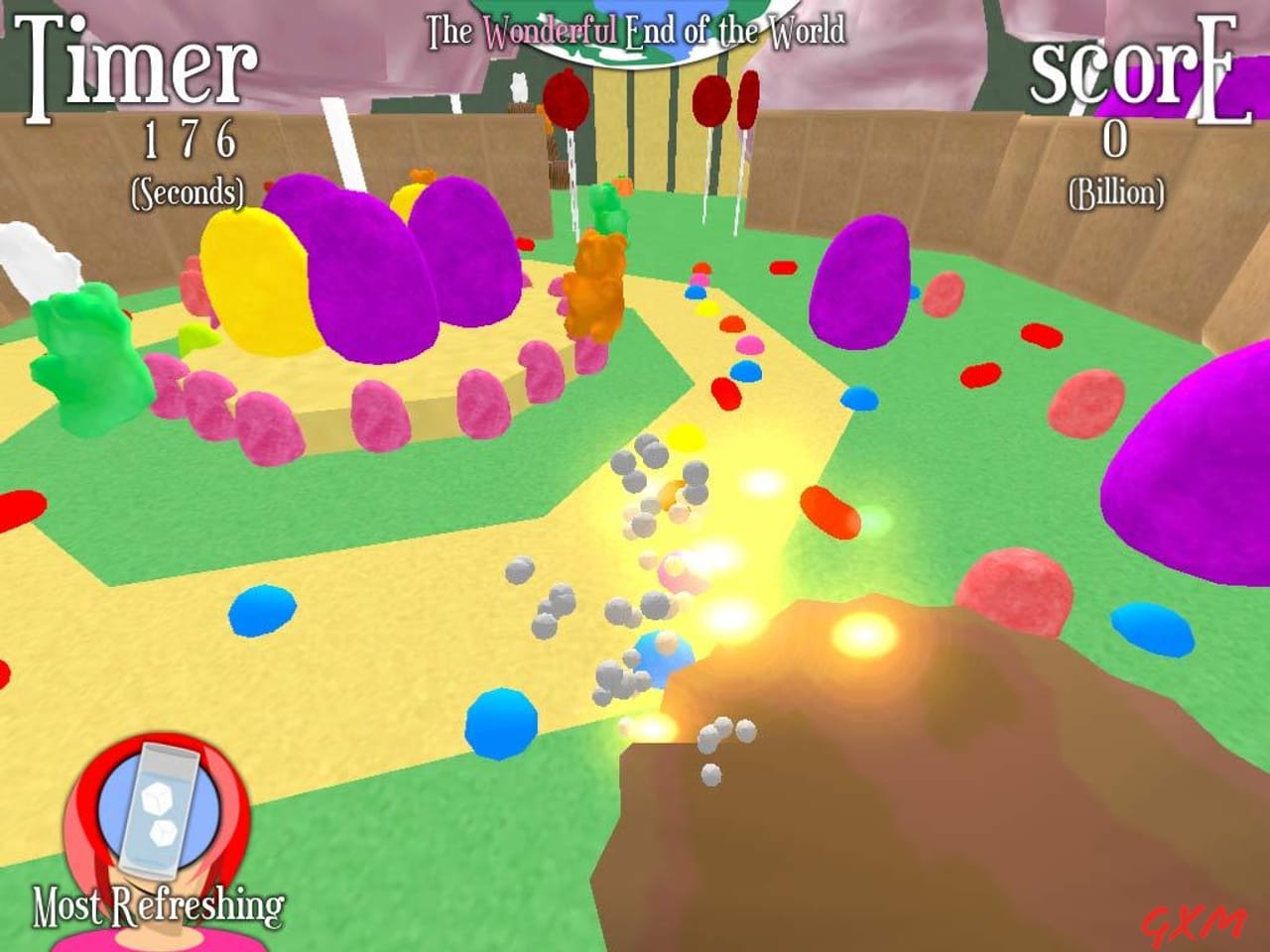Expand the Timer seconds display
This screenshot has width=1270, height=952.
point(189,144)
